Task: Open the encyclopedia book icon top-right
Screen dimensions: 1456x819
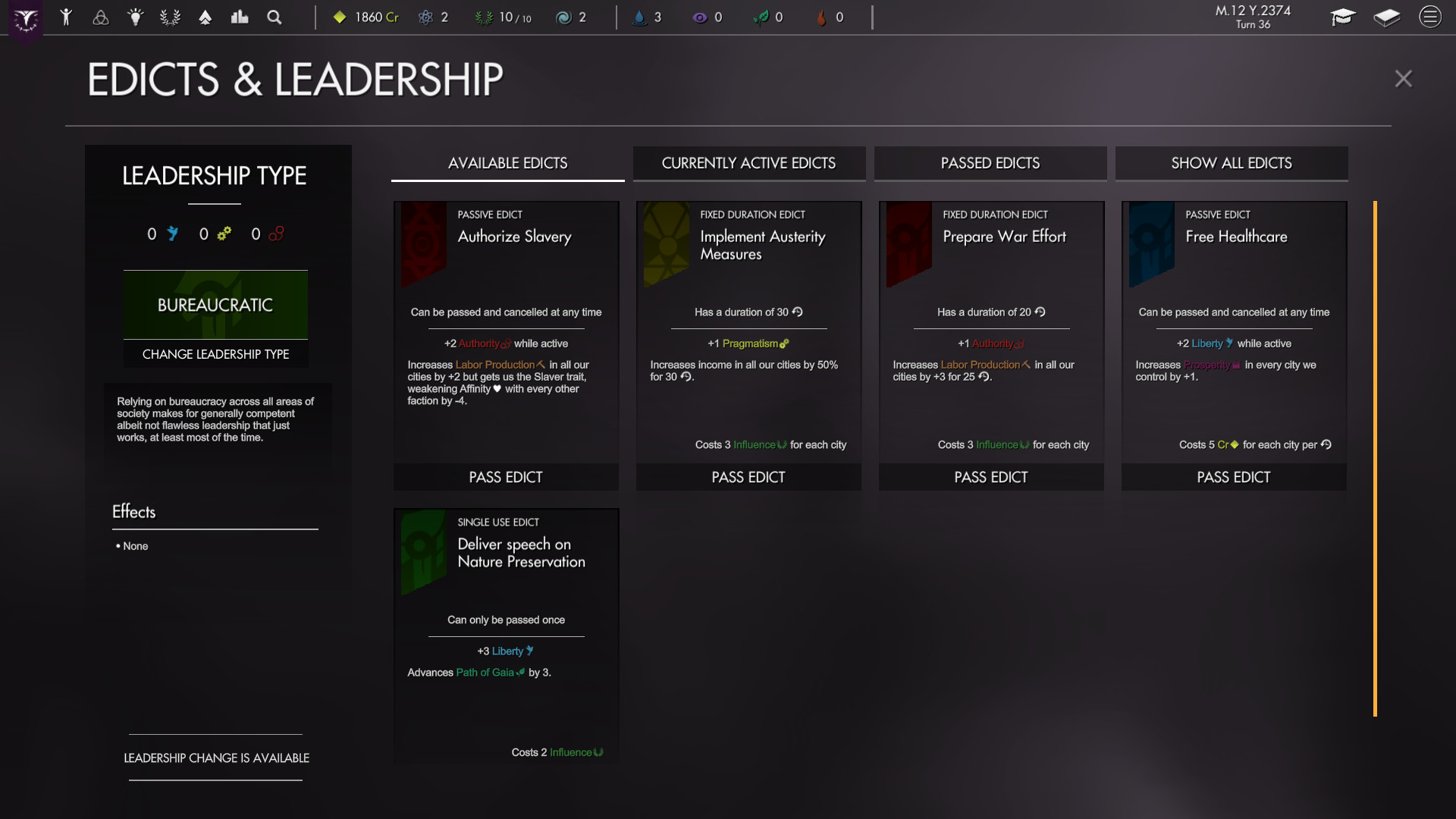Action: [x=1387, y=17]
